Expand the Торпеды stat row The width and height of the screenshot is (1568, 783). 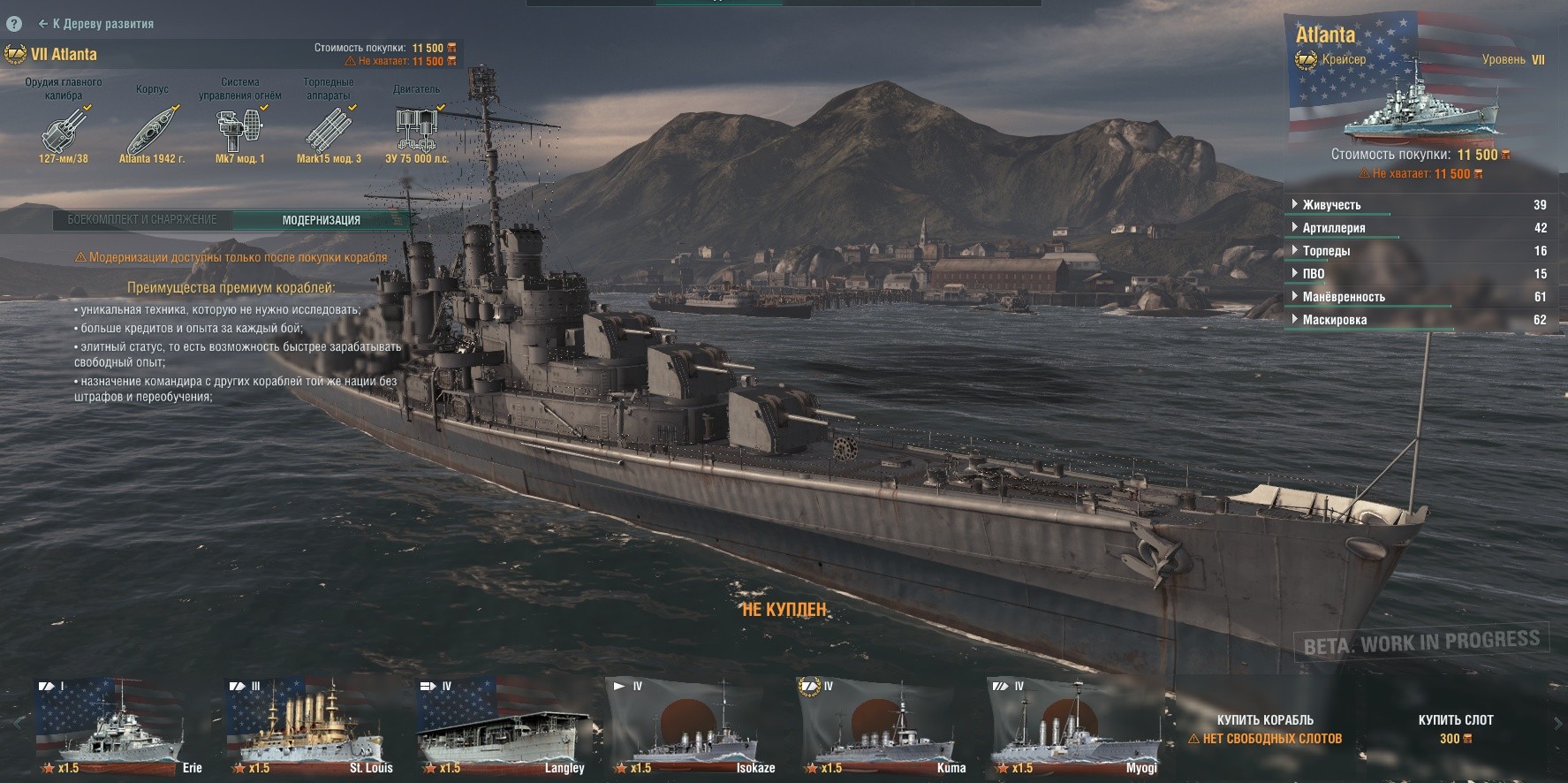1325,251
